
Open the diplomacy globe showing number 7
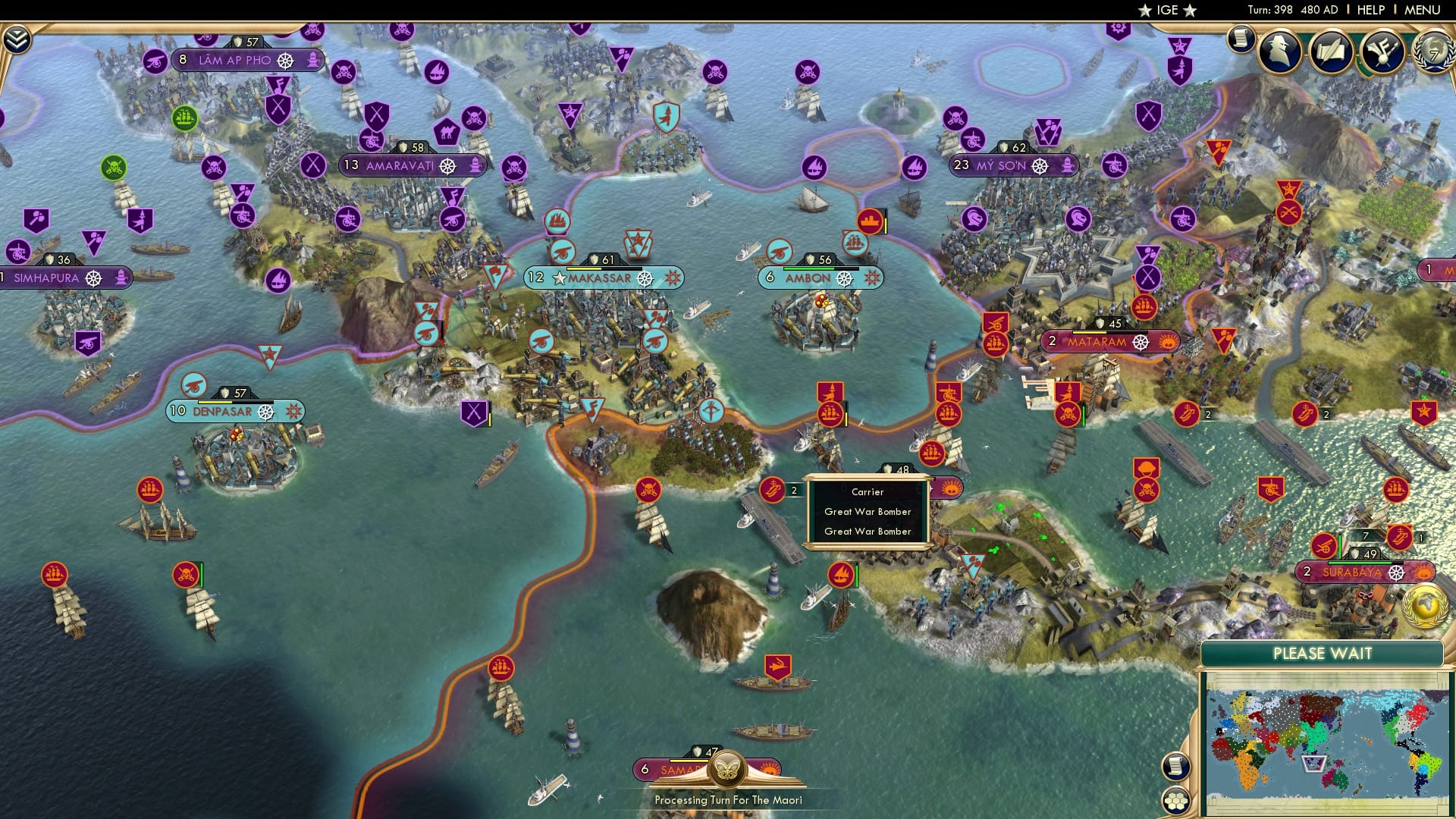click(1433, 55)
